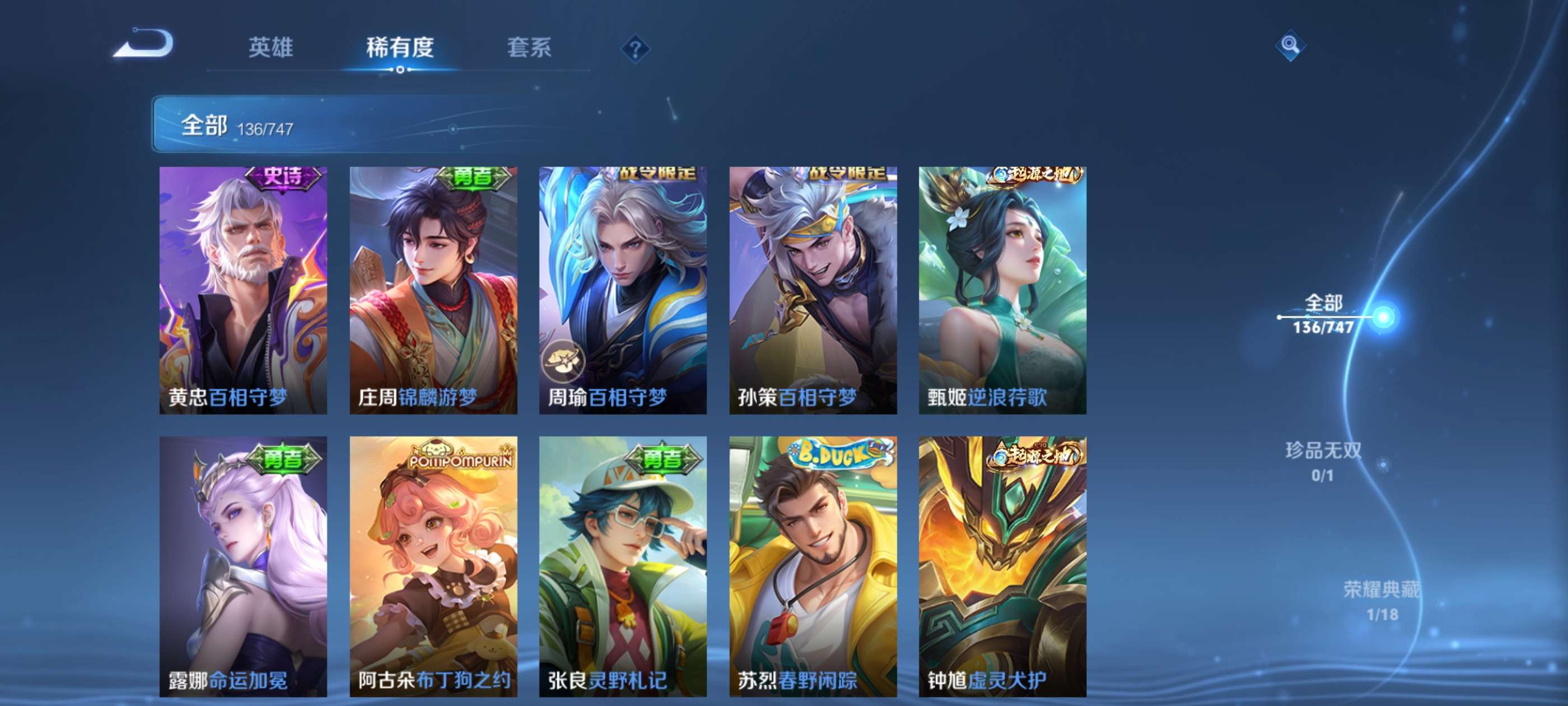
Task: Click the 稀有度 tab indicator dot
Action: click(401, 69)
